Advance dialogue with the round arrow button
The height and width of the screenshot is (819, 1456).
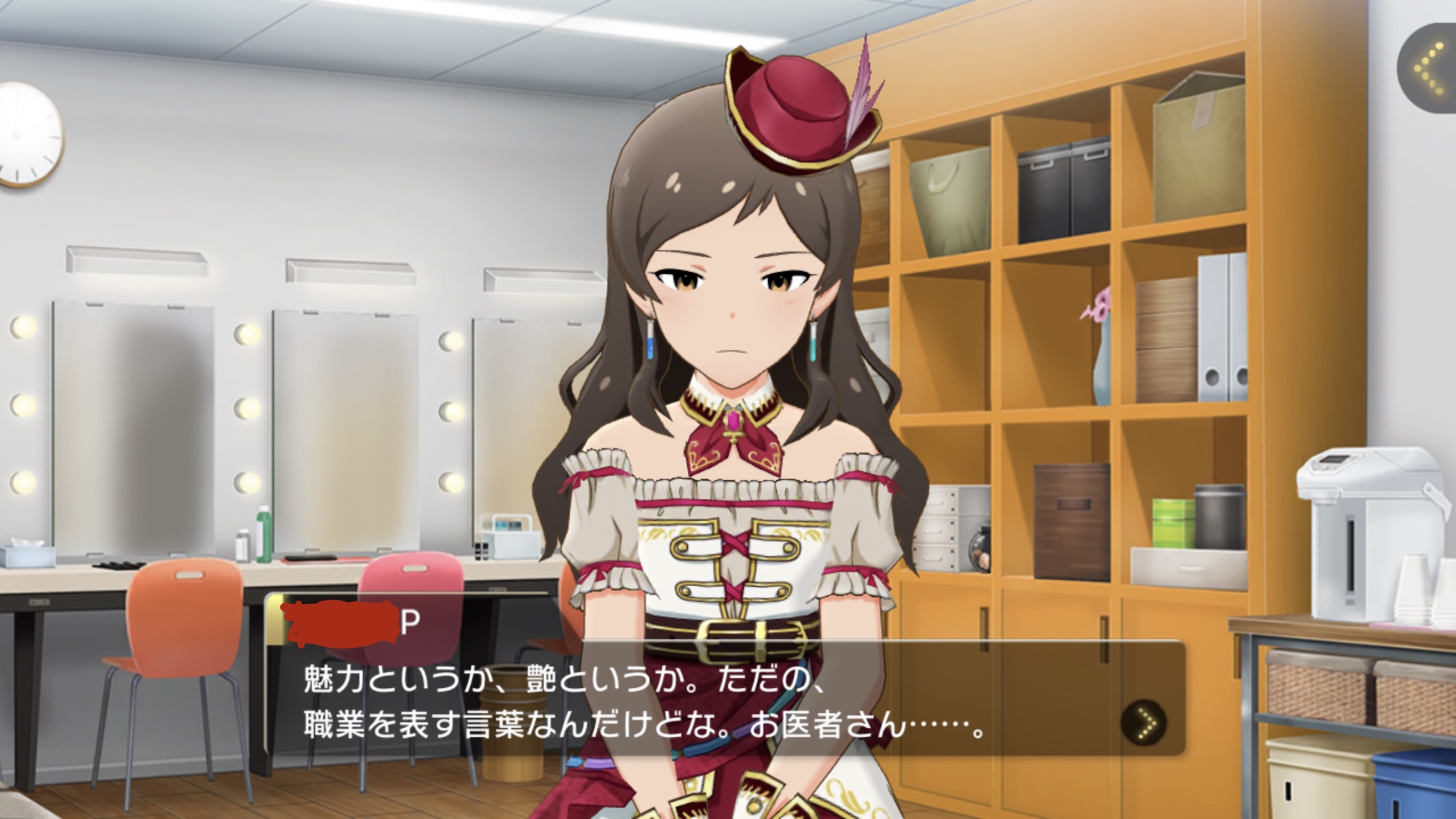pos(1143,723)
